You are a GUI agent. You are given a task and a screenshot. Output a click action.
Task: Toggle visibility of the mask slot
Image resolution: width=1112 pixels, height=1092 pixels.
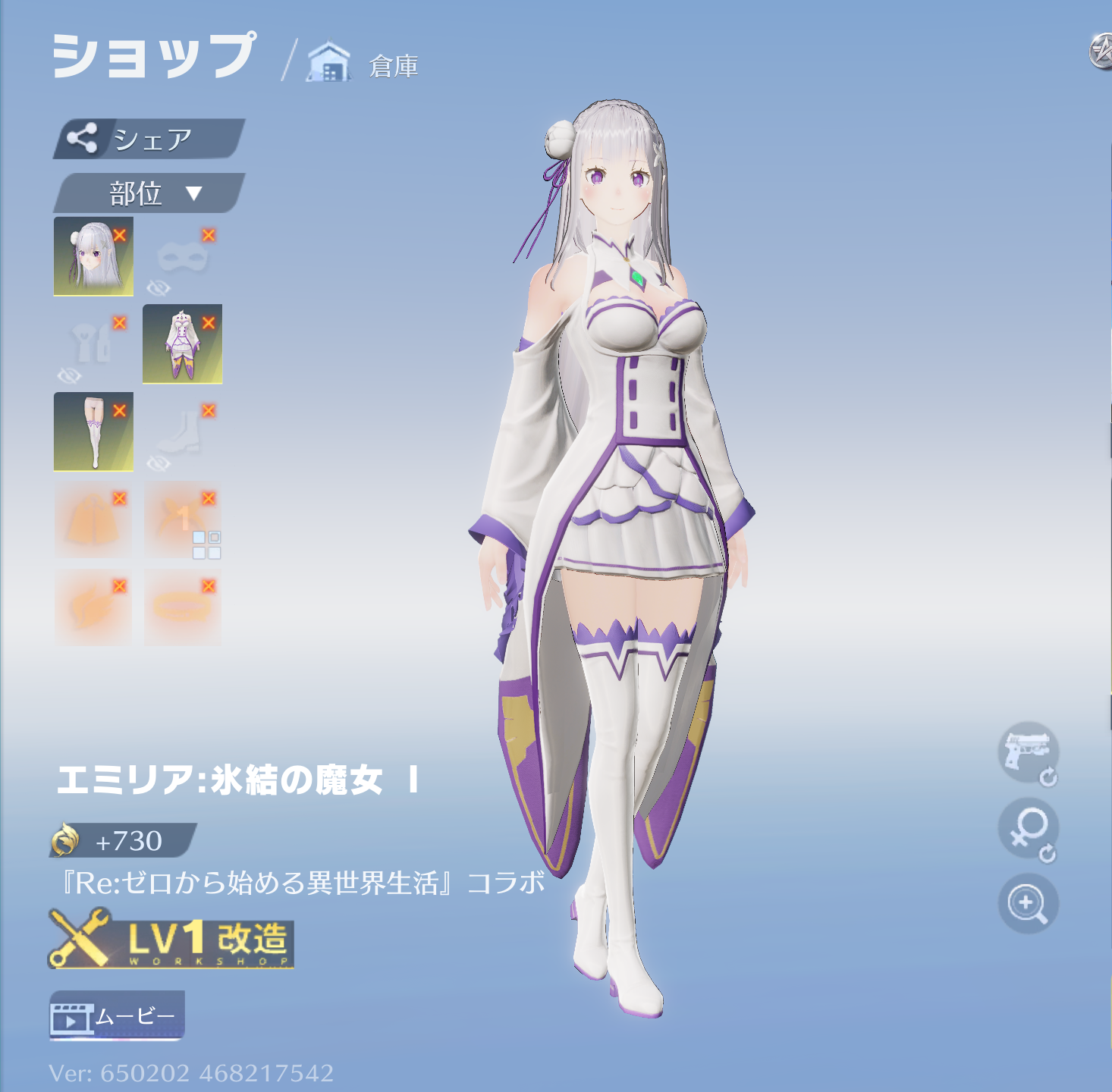(159, 287)
